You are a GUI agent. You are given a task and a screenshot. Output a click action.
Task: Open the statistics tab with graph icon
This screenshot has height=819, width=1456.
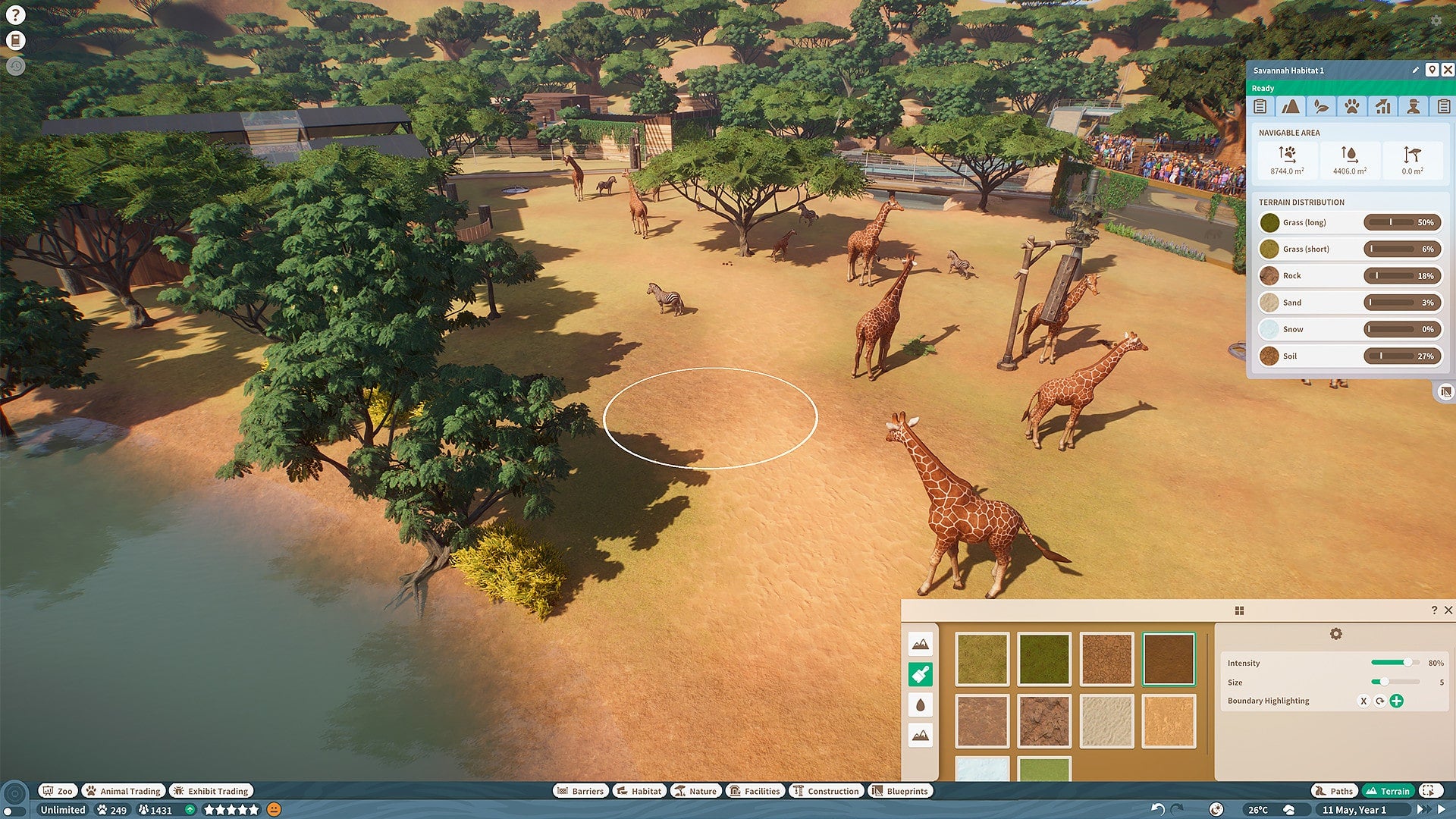[1382, 107]
